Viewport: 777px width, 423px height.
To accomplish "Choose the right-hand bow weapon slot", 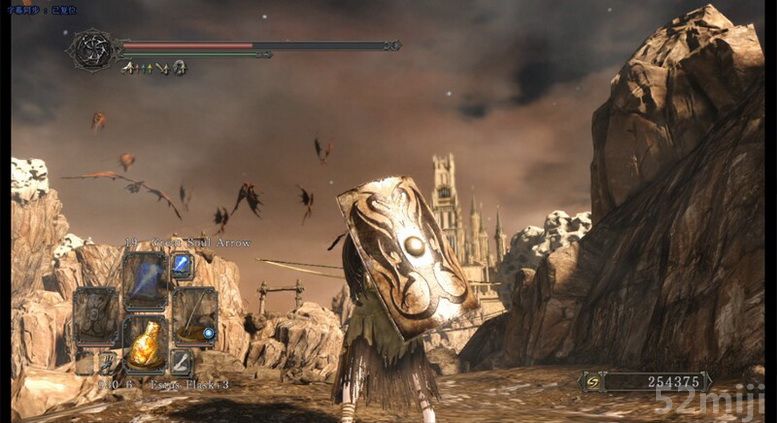I will (194, 316).
